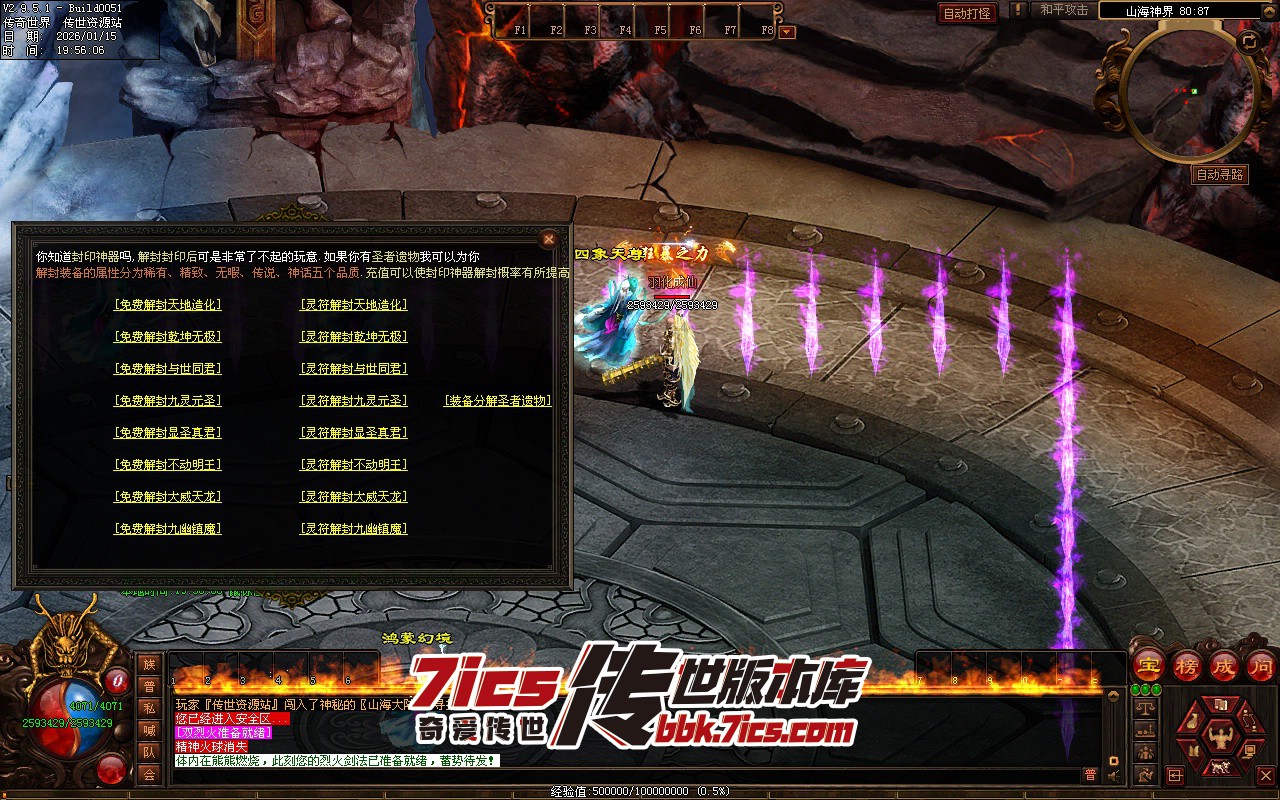1280x800 pixels.
Task: Select 灵符解封乾坤无极 option
Action: 354,337
